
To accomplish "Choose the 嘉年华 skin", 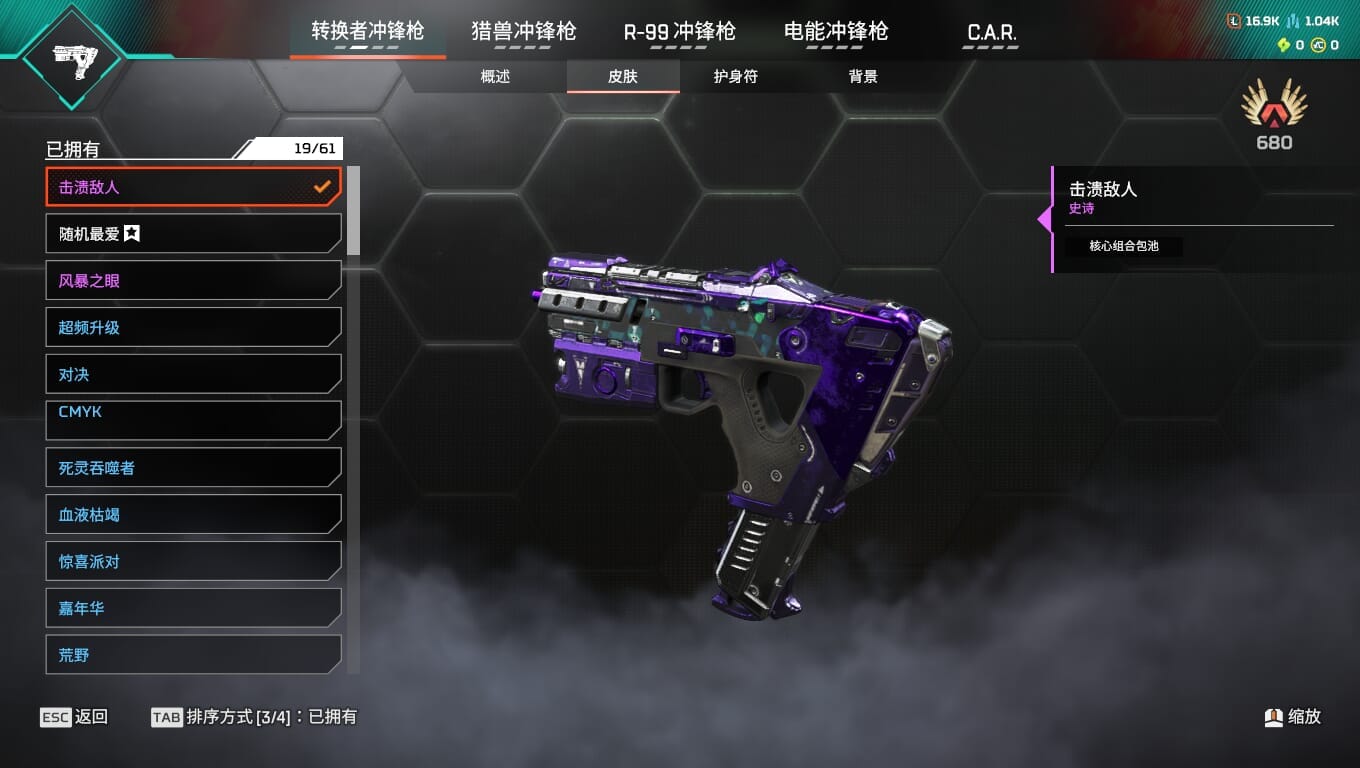I will tap(193, 608).
